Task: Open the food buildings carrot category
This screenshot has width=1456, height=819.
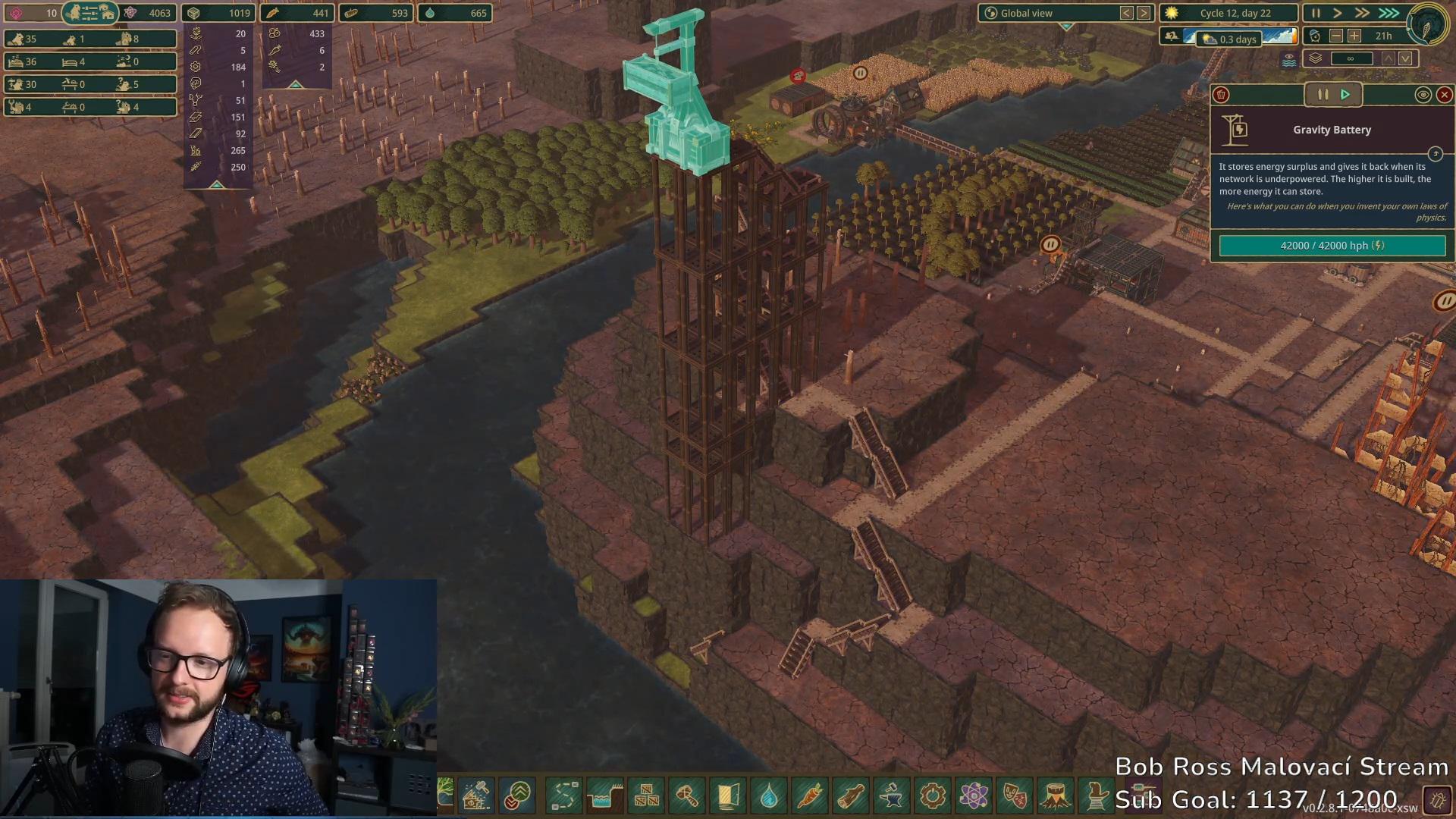Action: click(810, 796)
